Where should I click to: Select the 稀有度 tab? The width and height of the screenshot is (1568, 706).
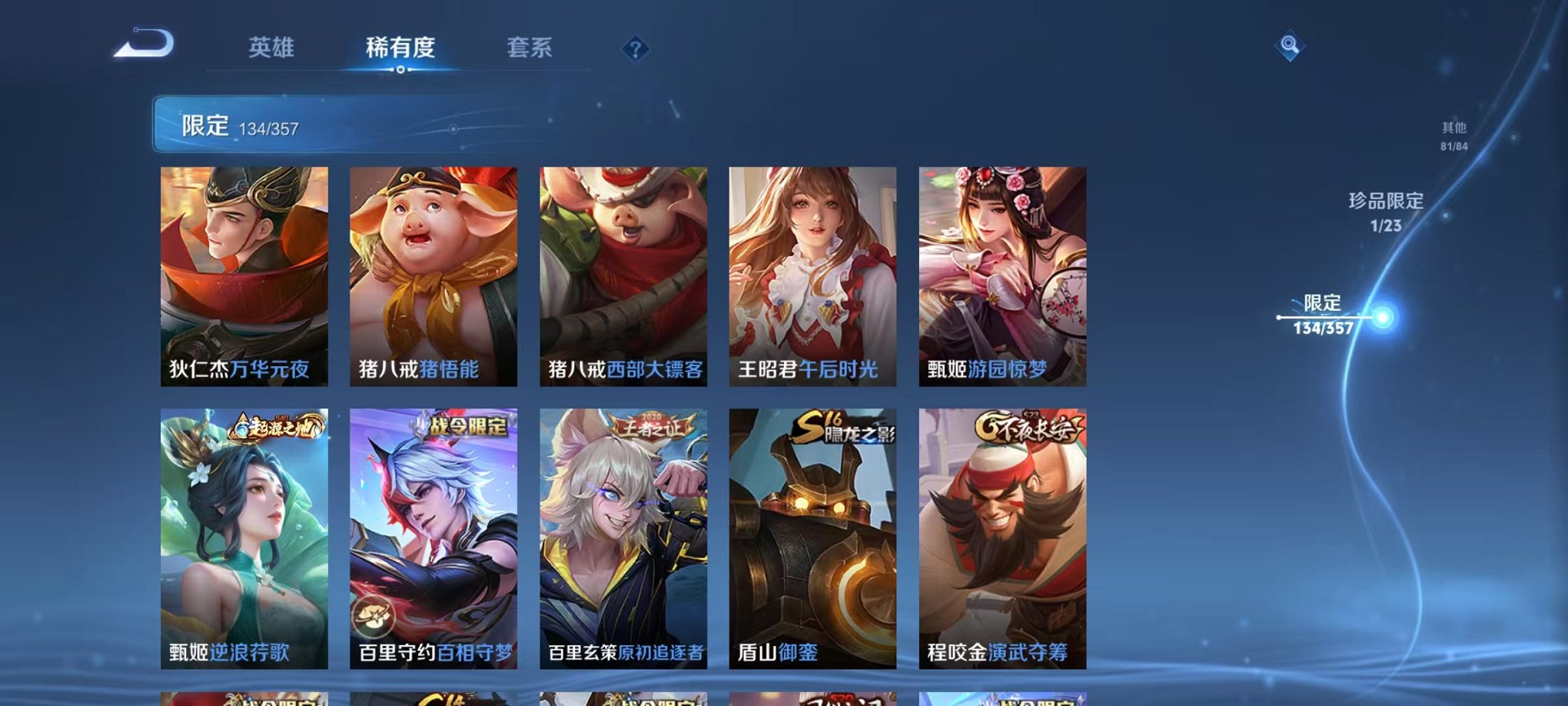(399, 48)
